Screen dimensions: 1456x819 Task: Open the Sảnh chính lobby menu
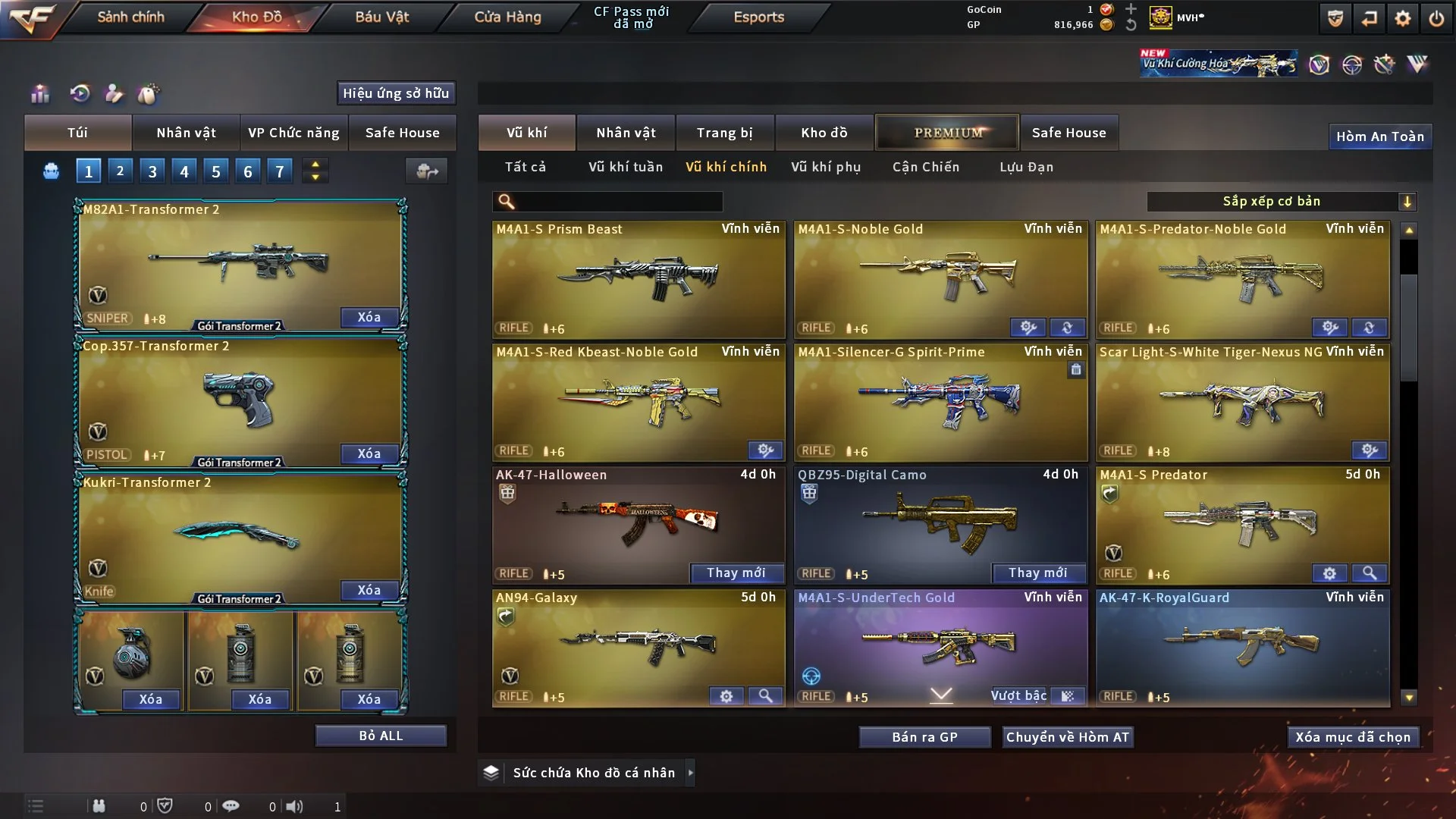(130, 17)
